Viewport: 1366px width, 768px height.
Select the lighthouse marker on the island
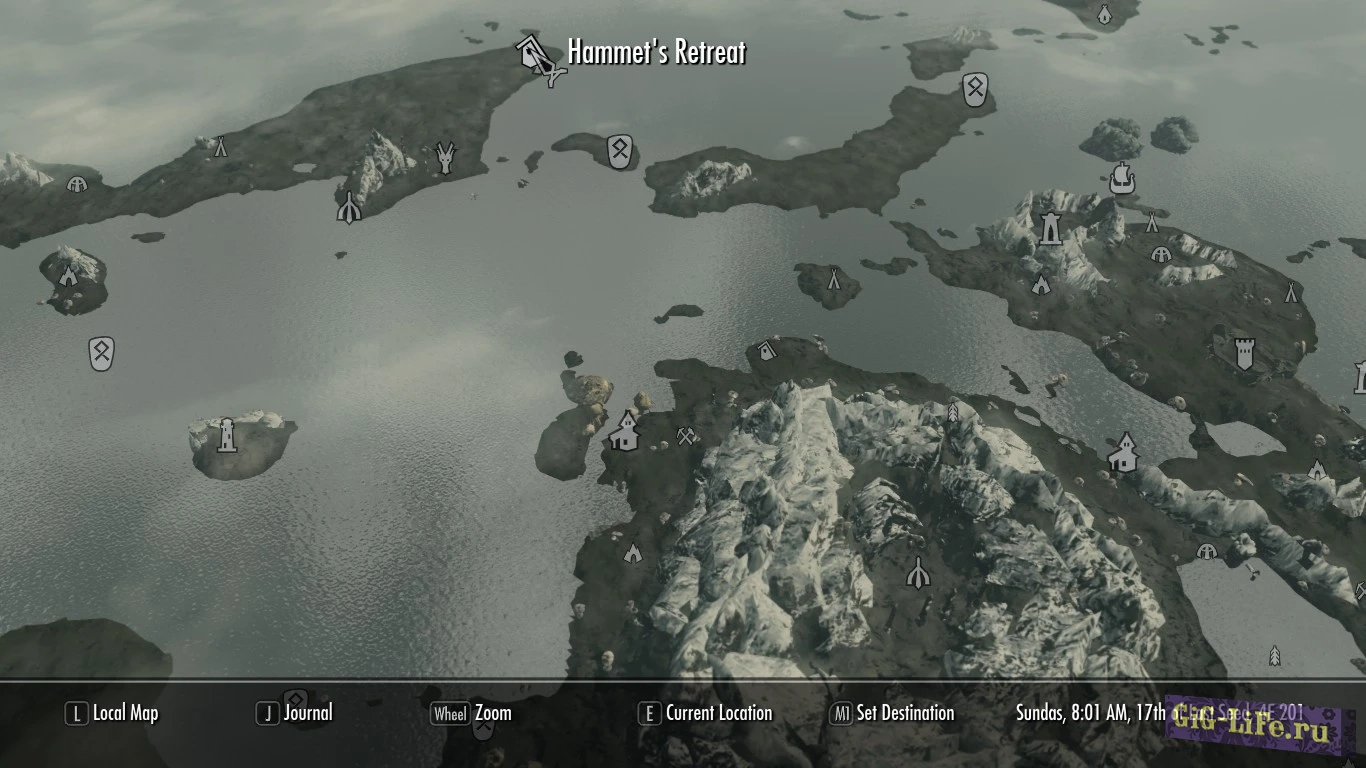[x=227, y=435]
